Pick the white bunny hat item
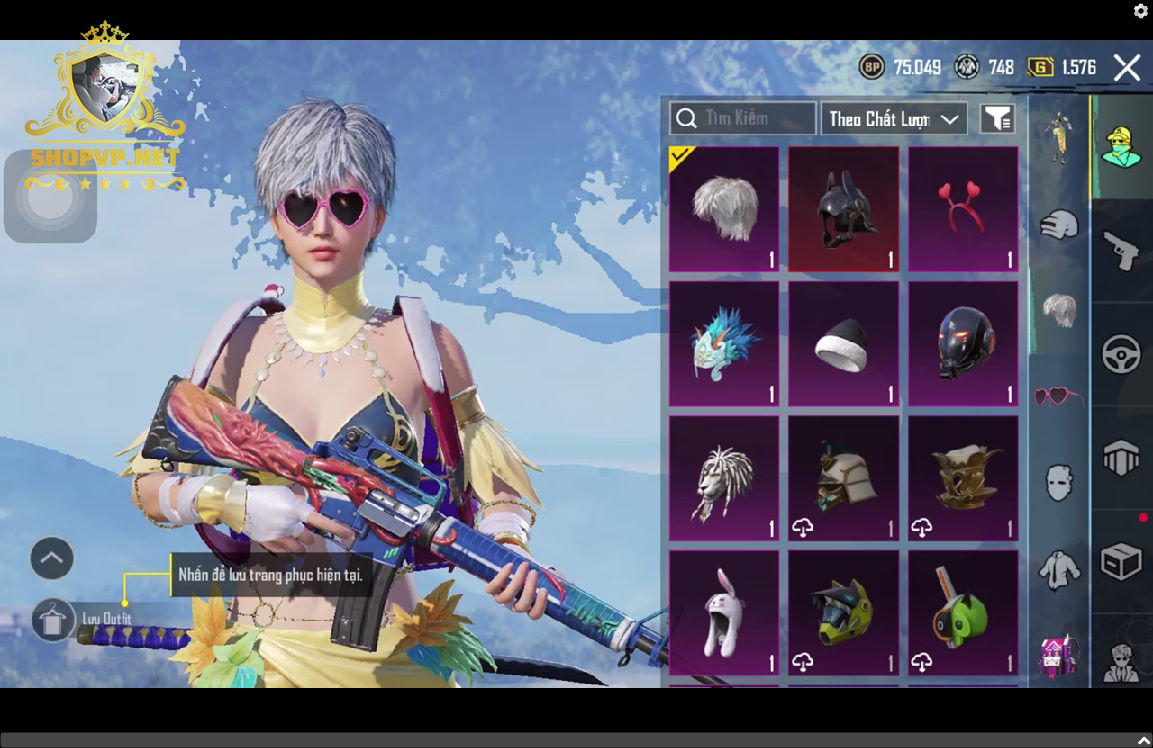 coord(724,612)
